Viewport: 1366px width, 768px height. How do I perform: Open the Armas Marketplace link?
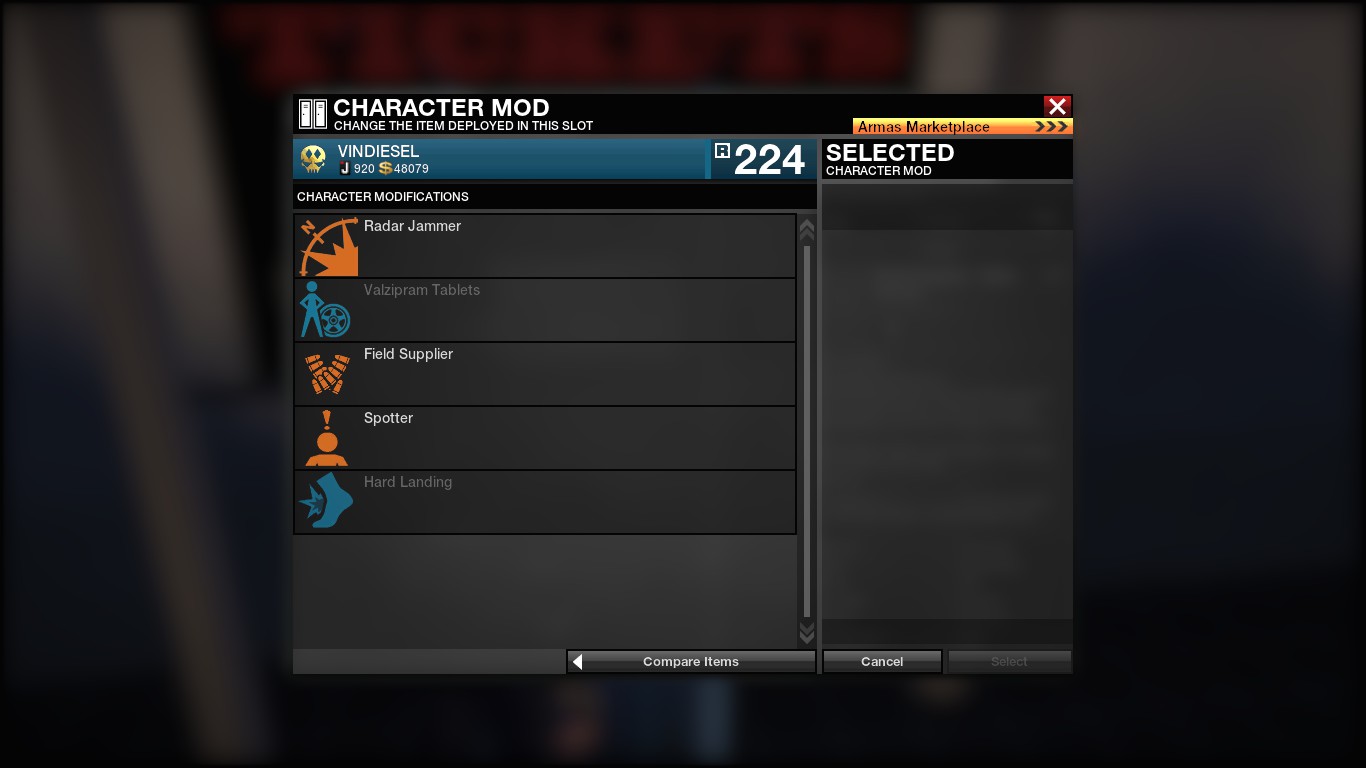click(x=962, y=127)
